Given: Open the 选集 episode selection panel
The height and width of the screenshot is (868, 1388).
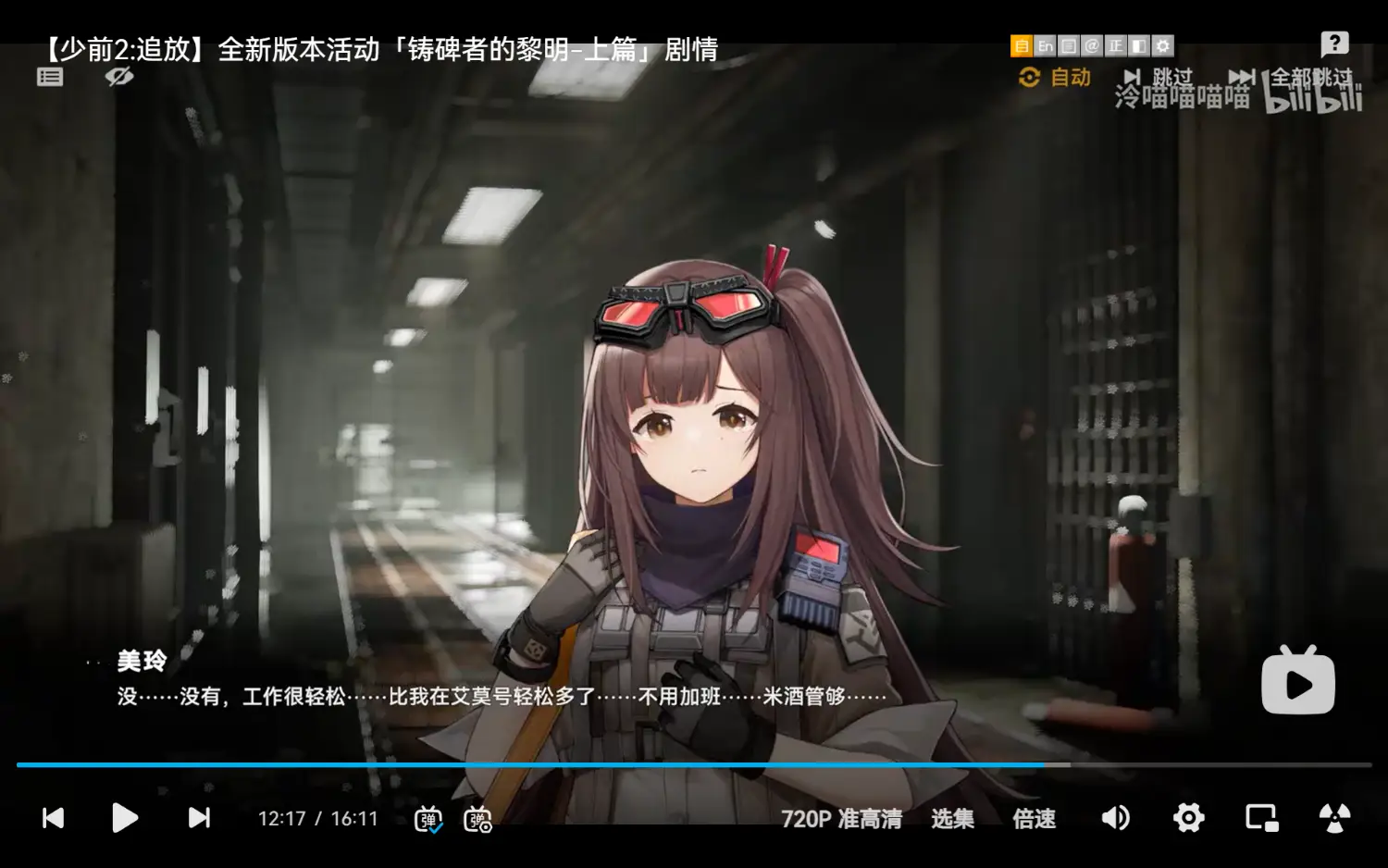Looking at the screenshot, I should 953,818.
